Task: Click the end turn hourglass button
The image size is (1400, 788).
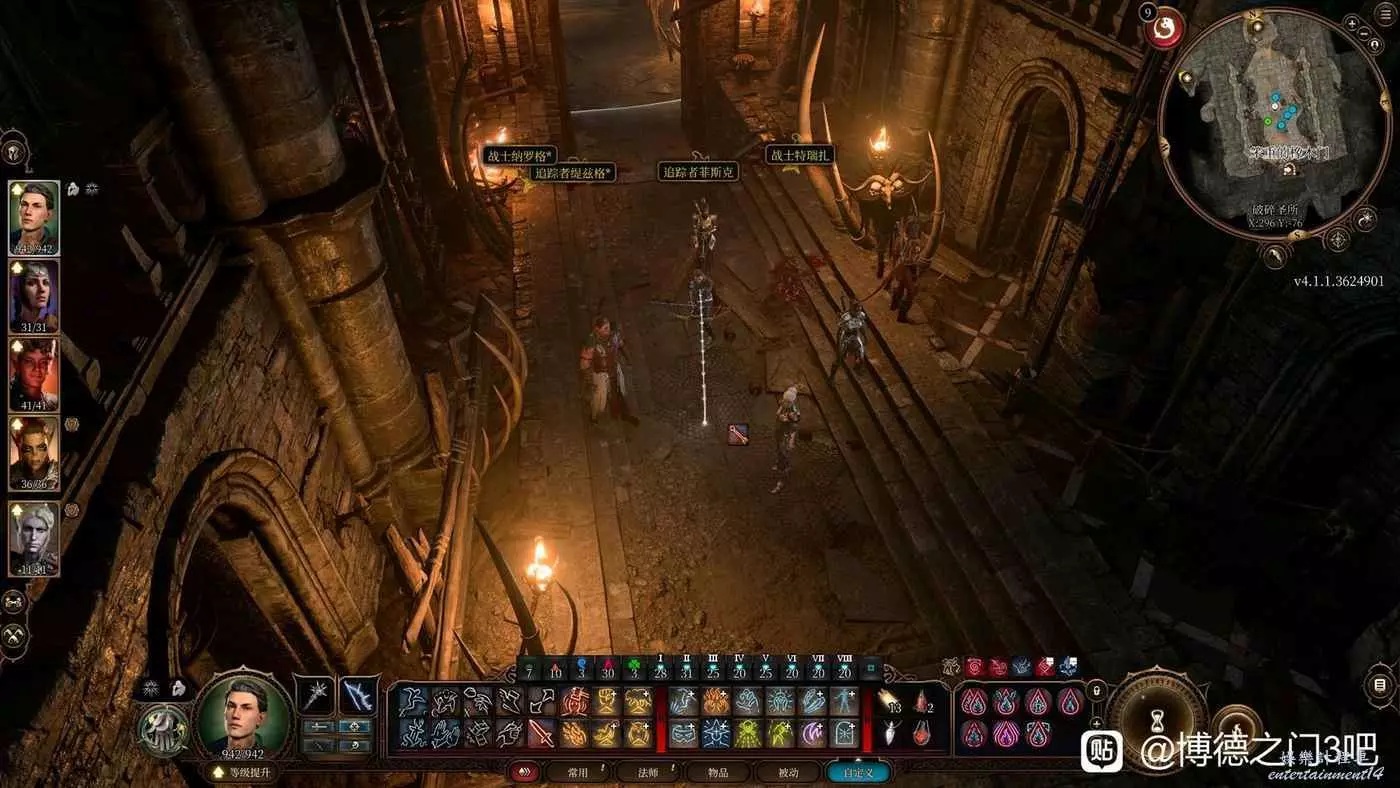Action: (x=1157, y=718)
